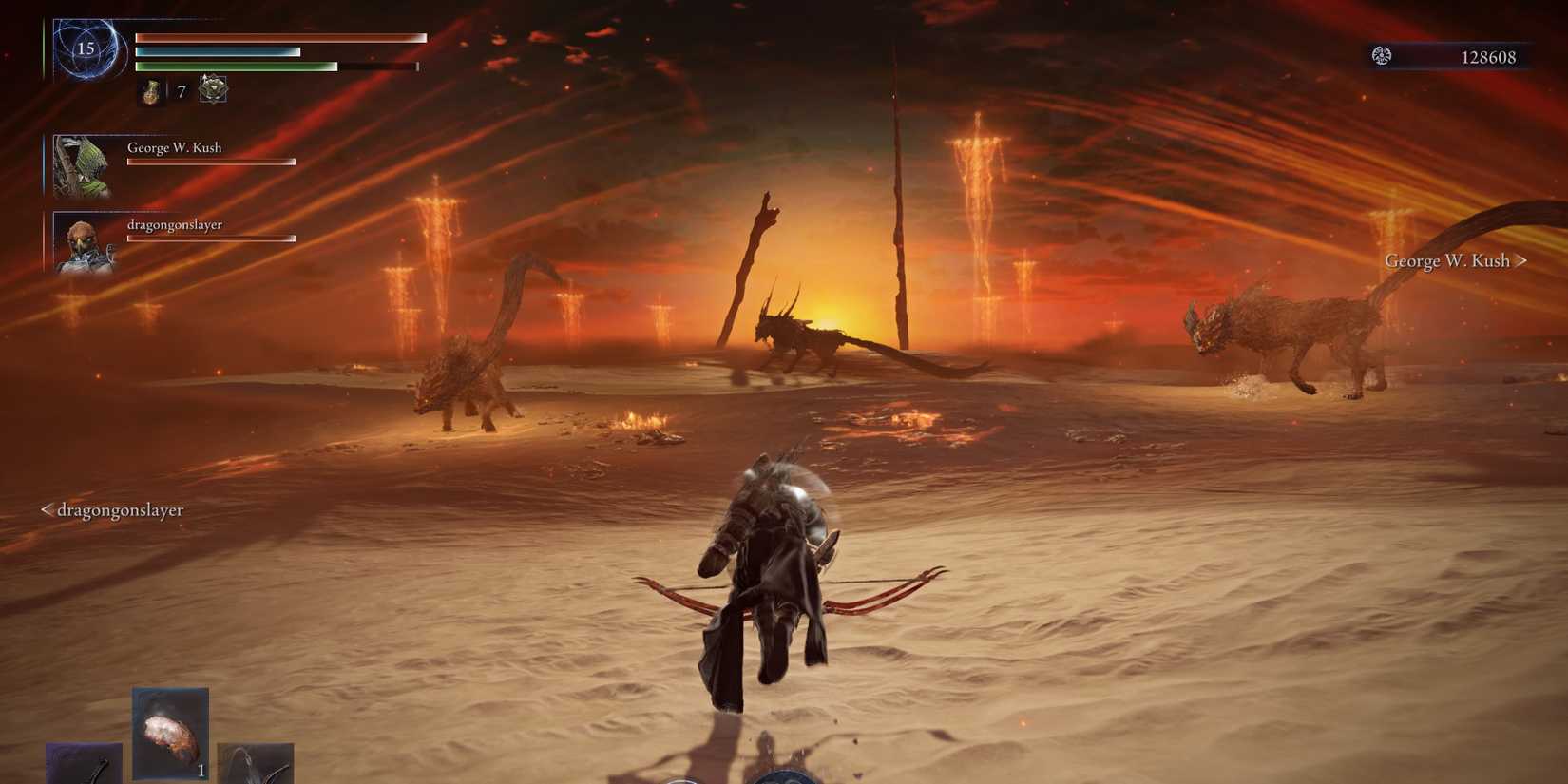Click the 'George W. Kush >' direction label
1568x784 pixels.
(1455, 260)
